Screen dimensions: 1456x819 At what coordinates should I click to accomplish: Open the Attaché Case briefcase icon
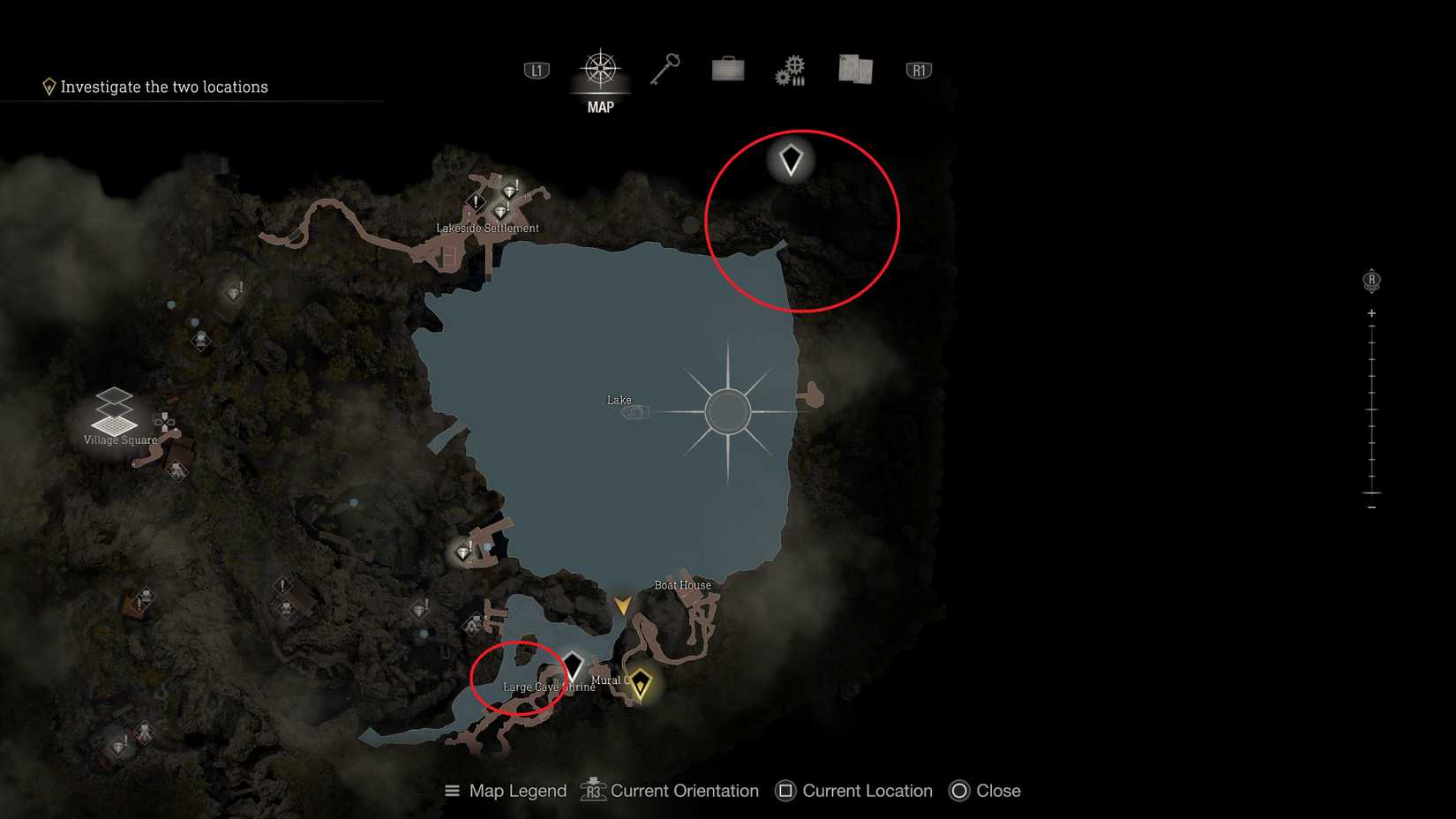point(726,69)
